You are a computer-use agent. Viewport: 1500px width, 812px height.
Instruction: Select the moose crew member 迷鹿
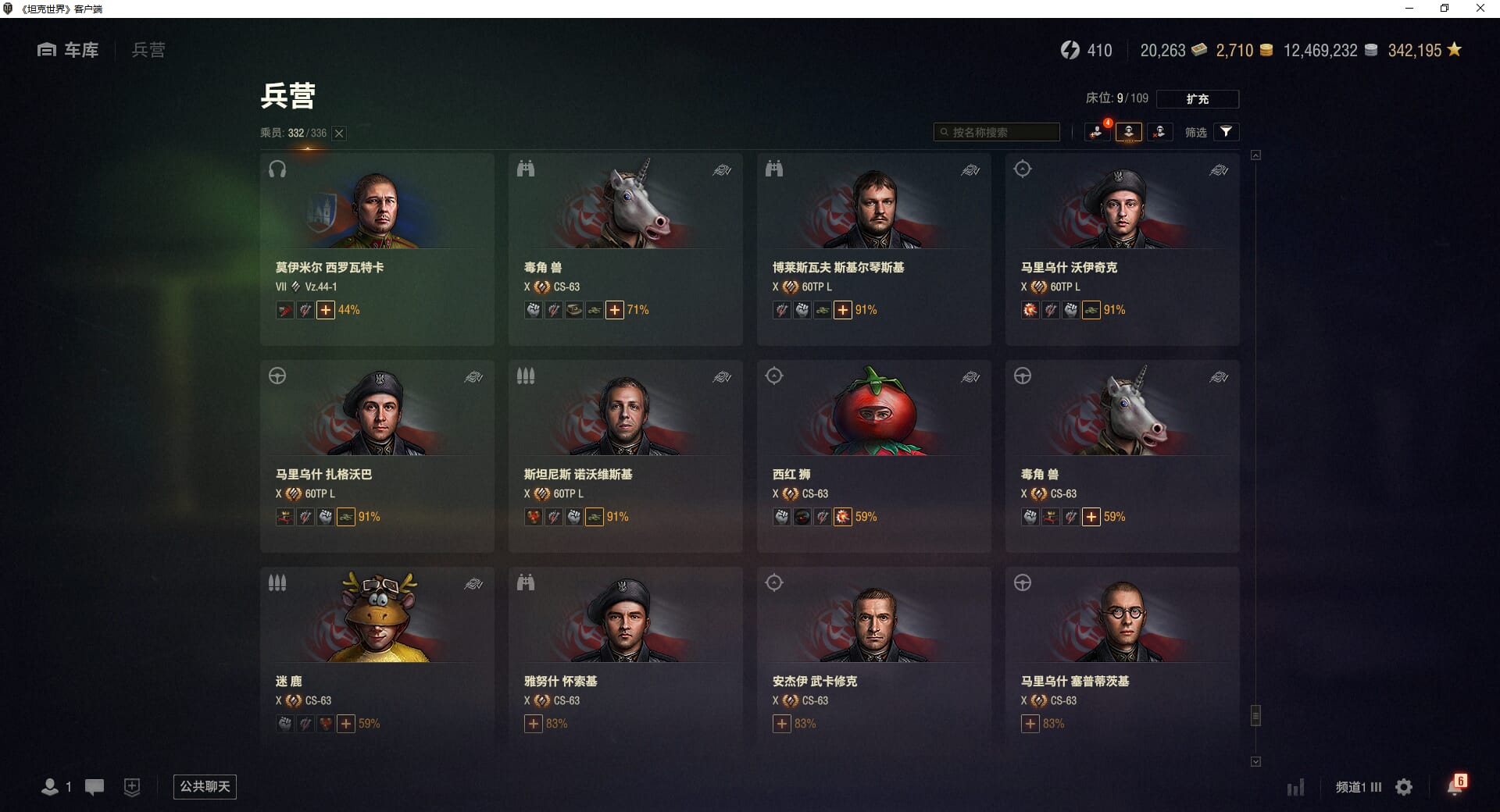(377, 662)
